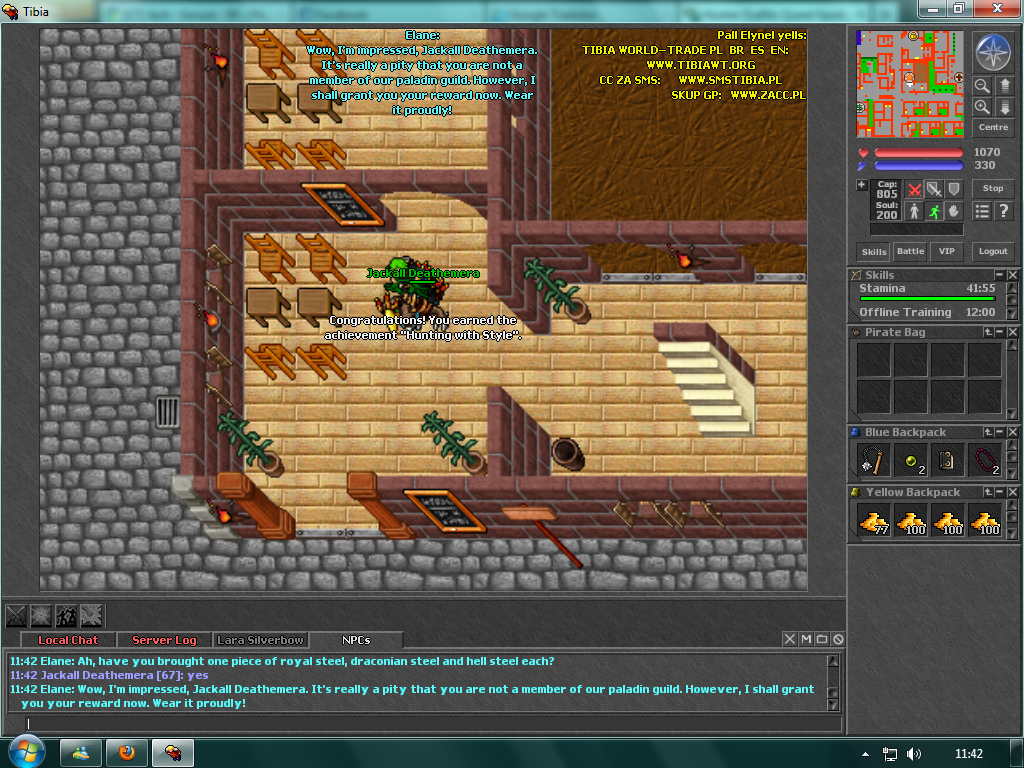The height and width of the screenshot is (768, 1024).
Task: Zoom out the minimap with minus magnifier
Action: coord(983,86)
